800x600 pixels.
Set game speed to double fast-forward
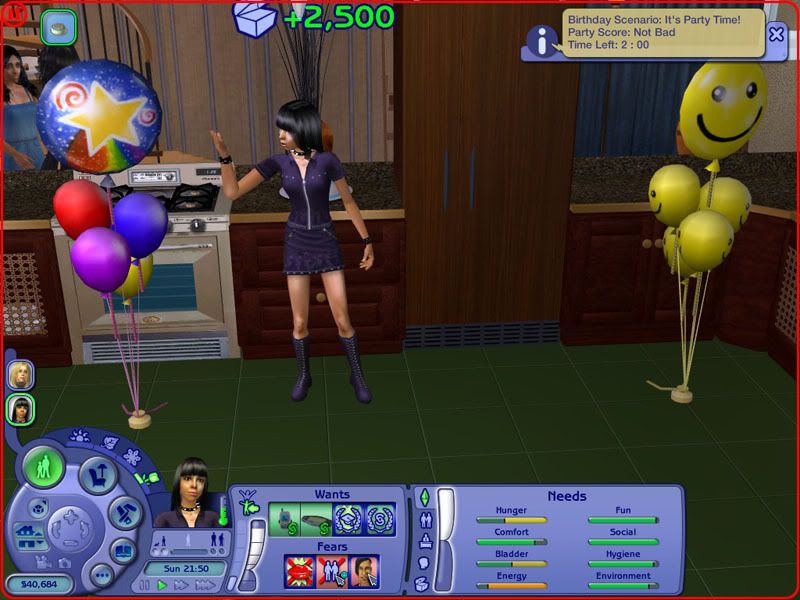tap(183, 585)
